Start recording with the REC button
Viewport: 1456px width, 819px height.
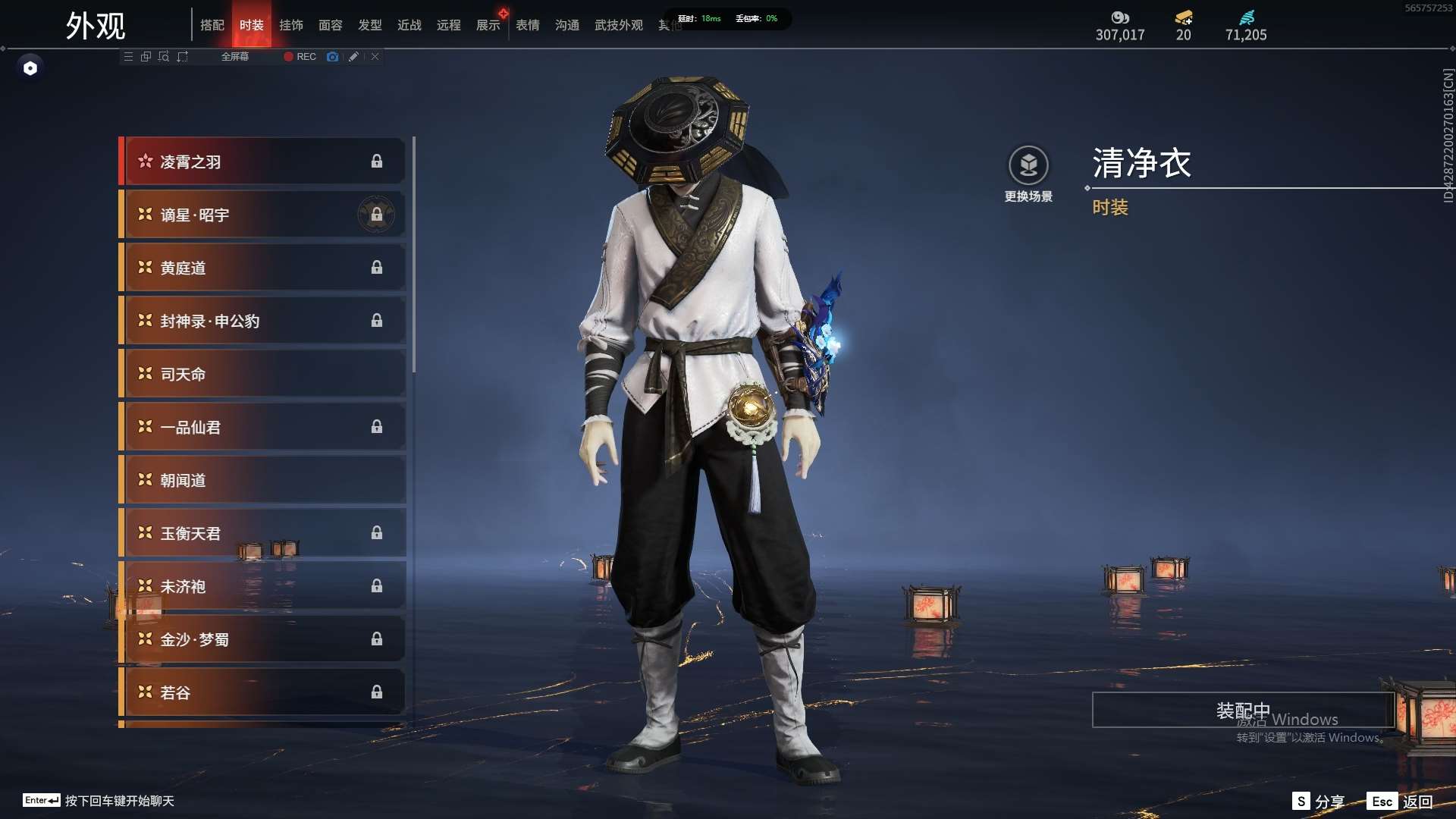300,57
